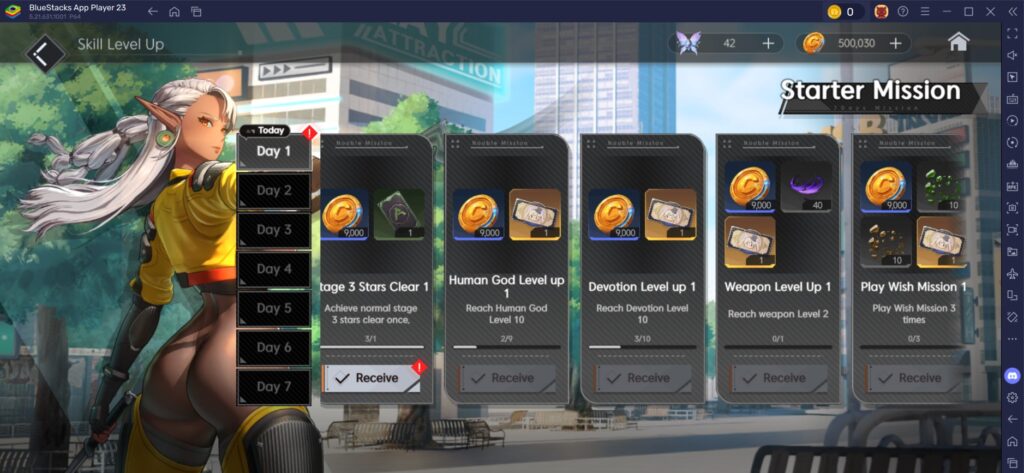Show Day 5 missions
1024x473 pixels.
[x=273, y=308]
